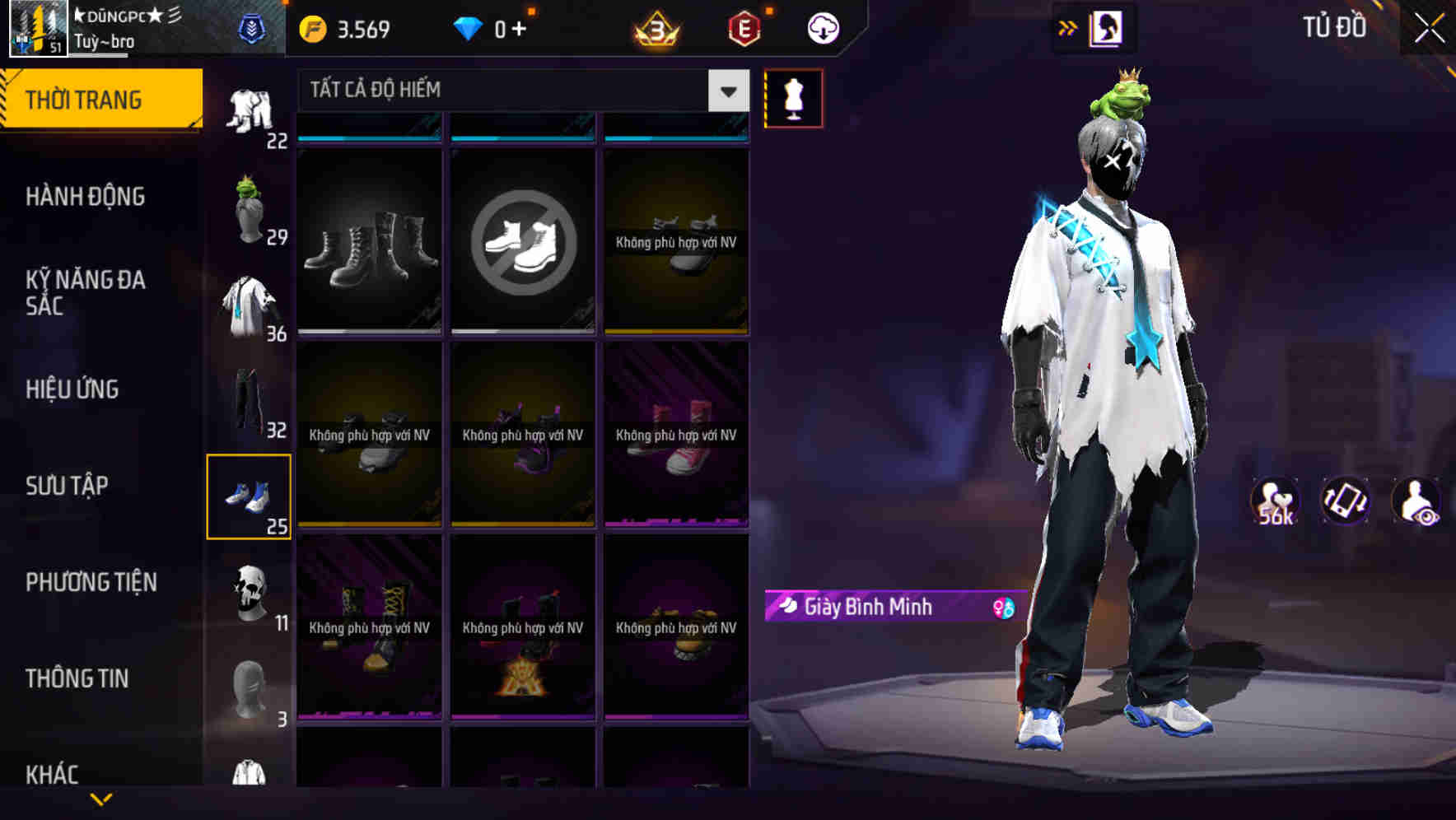Toggle the character preview eye icon
This screenshot has width=1456, height=820.
point(1418,498)
